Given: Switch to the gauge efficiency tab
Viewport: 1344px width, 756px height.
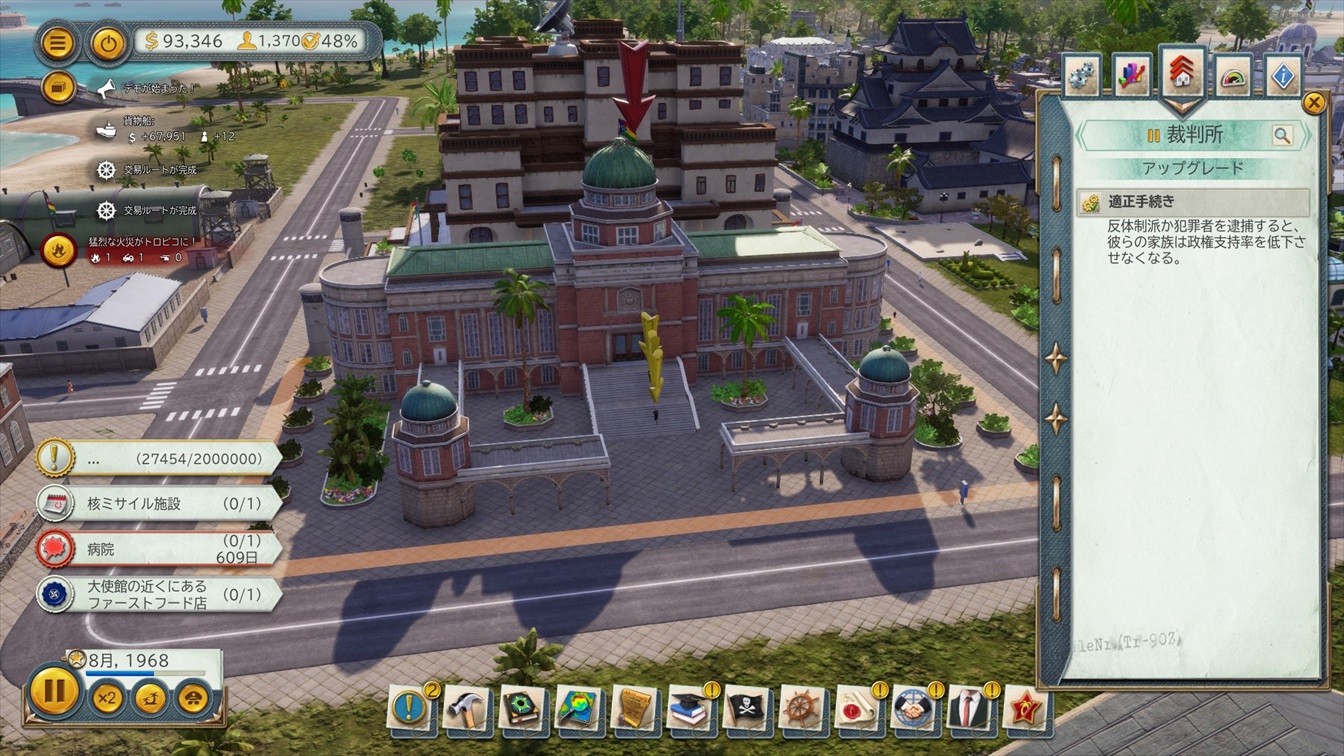Looking at the screenshot, I should [1233, 77].
